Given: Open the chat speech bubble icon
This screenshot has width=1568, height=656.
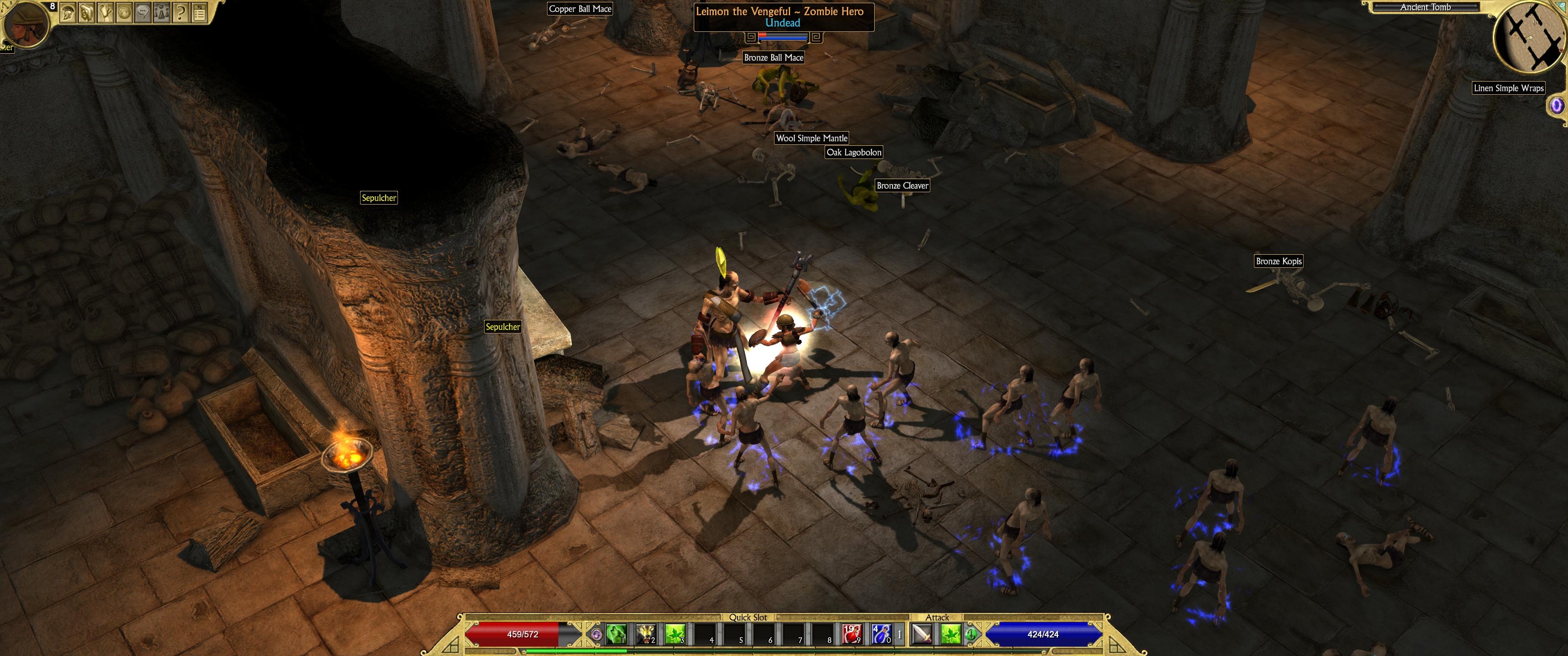Looking at the screenshot, I should [x=142, y=11].
